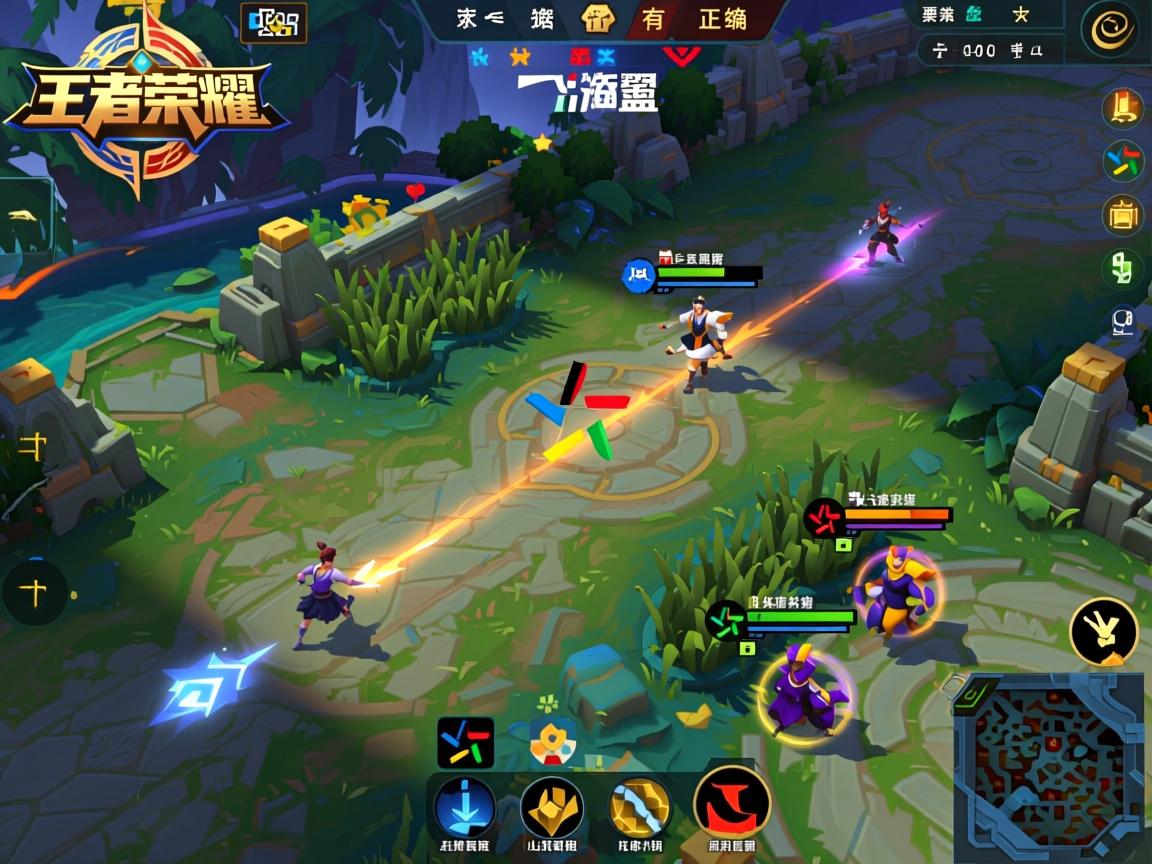Activate the blue downward arrow skill
This screenshot has height=864, width=1152.
pos(465,806)
